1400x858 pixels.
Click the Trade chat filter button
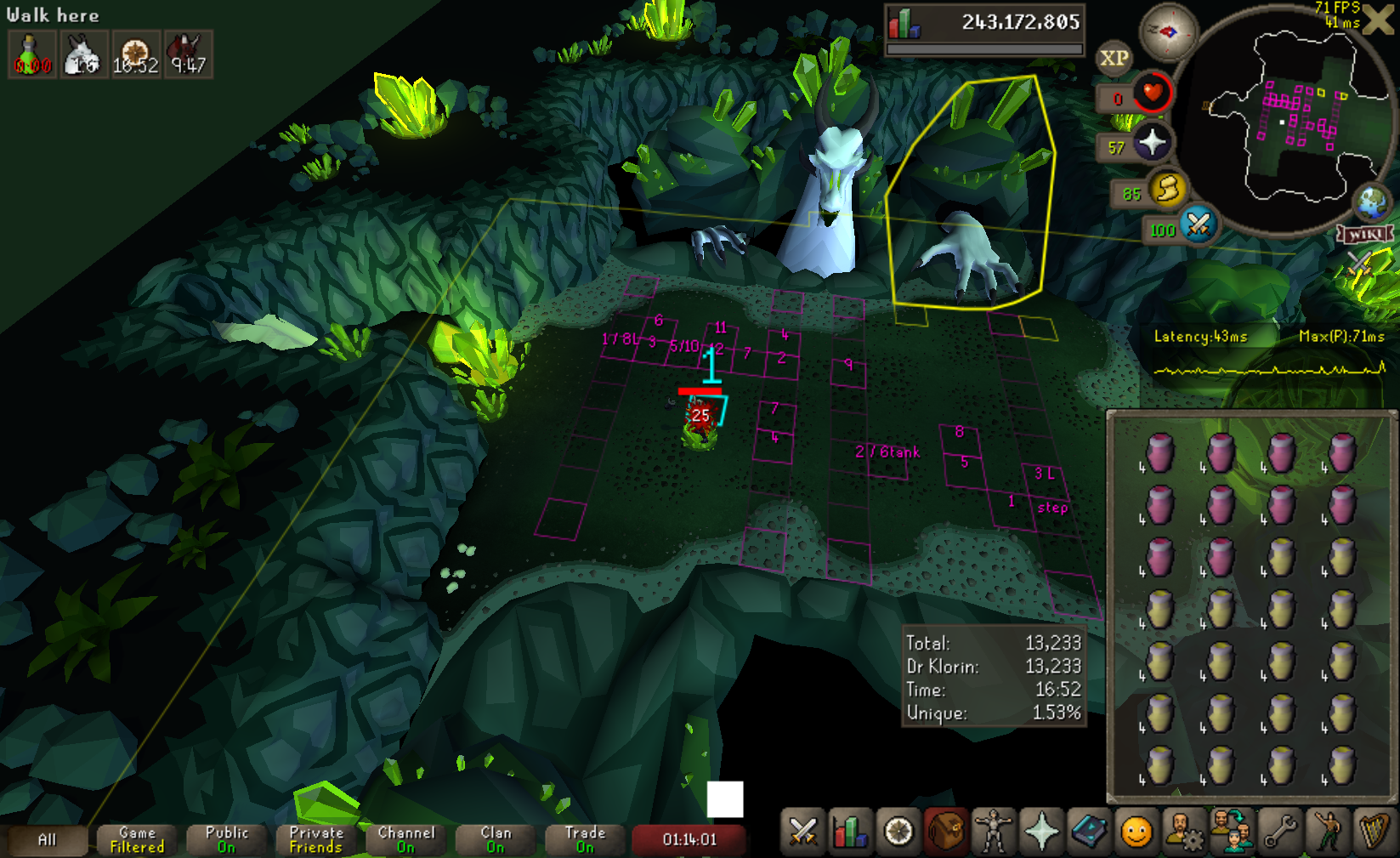[x=585, y=840]
